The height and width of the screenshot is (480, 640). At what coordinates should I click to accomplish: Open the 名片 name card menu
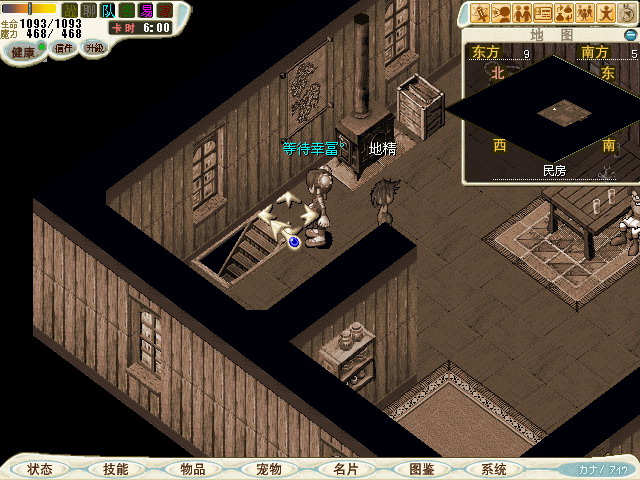(343, 468)
